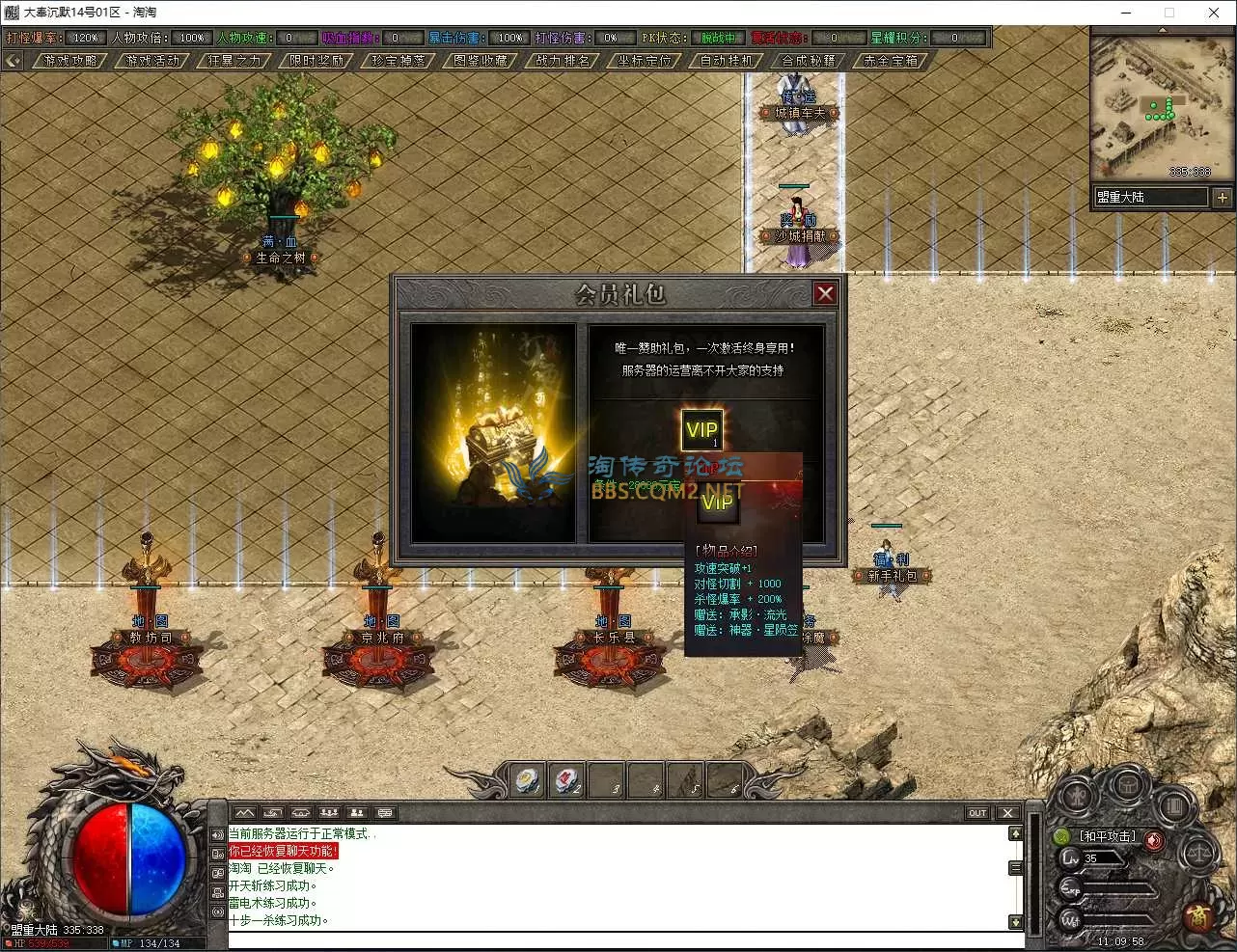
Task: Open the 赤金宝箱 menu
Action: (892, 61)
